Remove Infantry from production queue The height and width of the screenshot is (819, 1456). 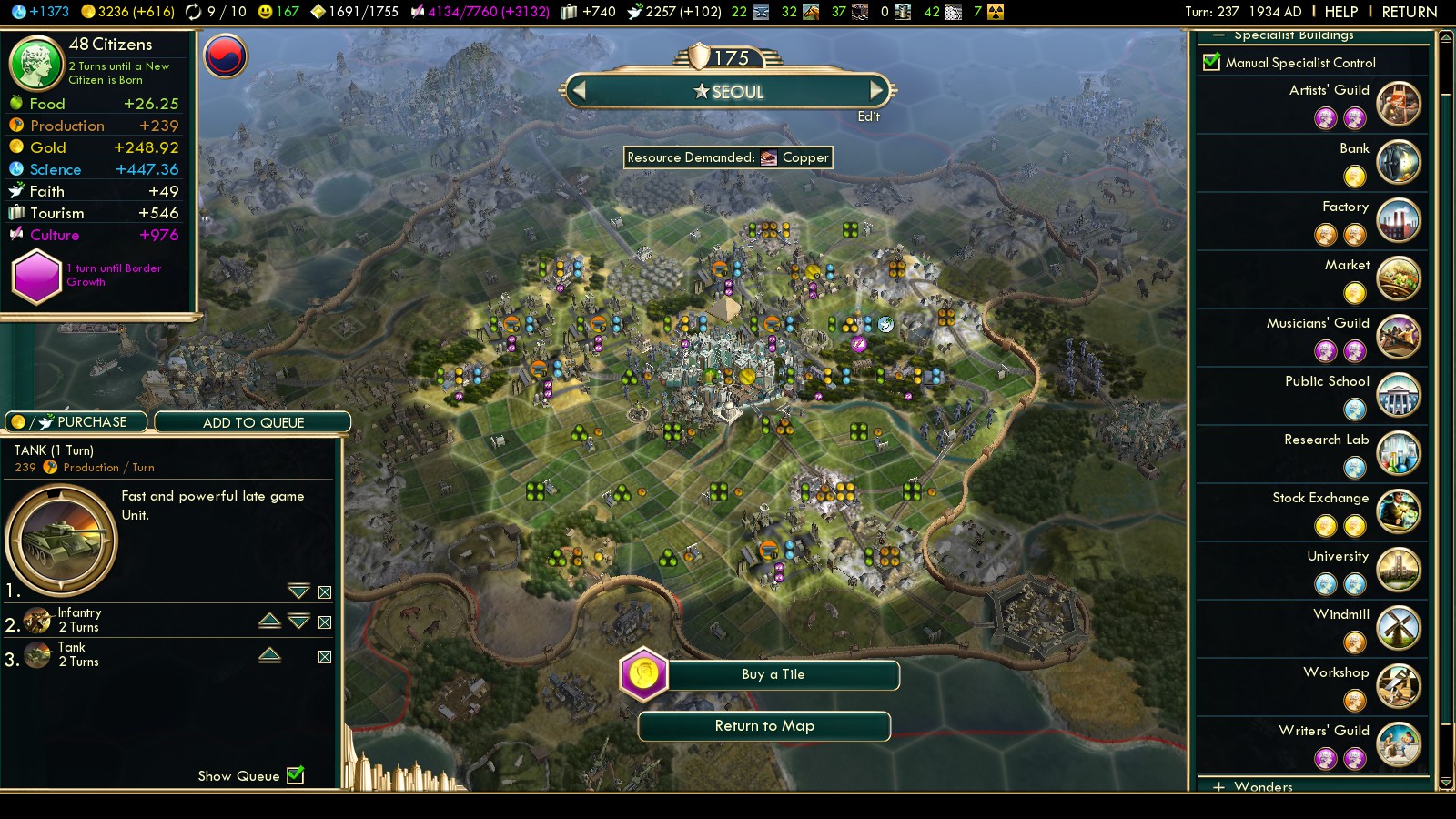point(325,622)
